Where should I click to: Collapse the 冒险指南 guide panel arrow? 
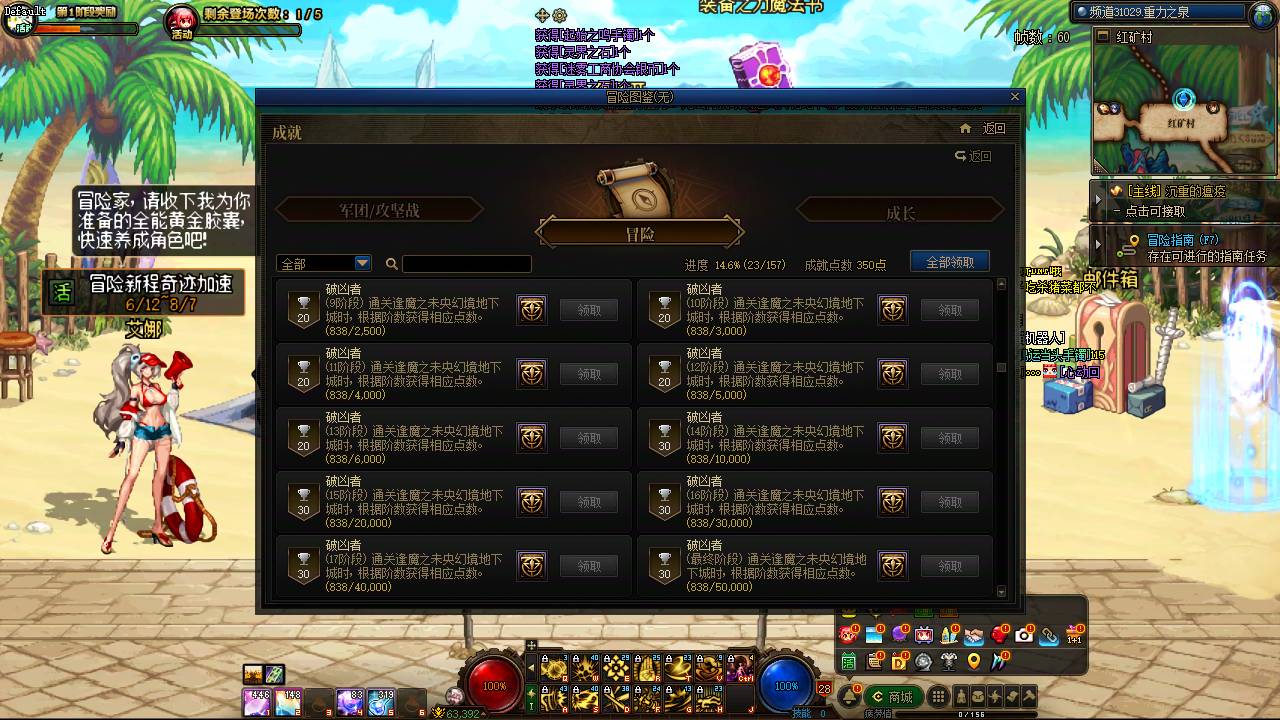[1097, 242]
